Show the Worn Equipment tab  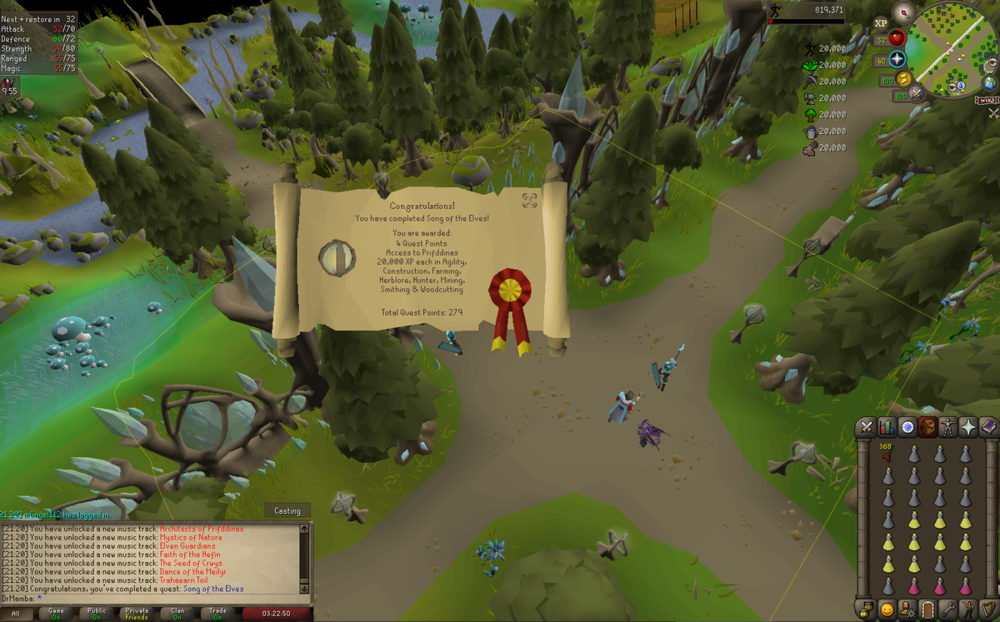tap(948, 427)
